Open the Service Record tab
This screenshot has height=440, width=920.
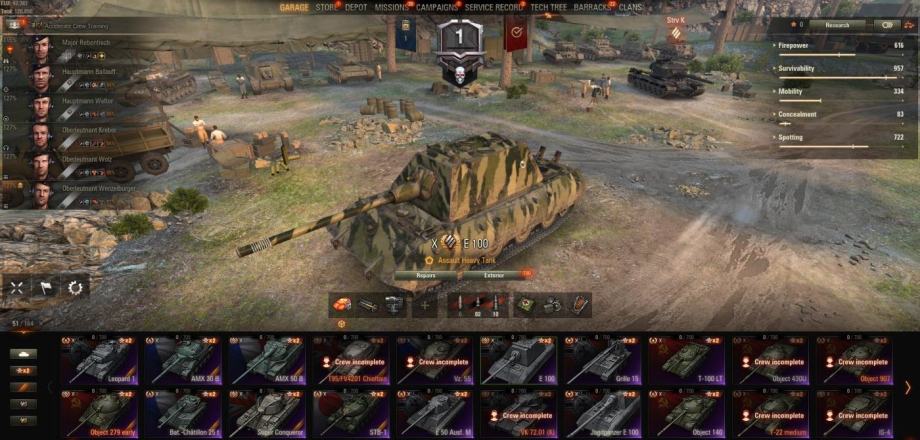point(494,7)
